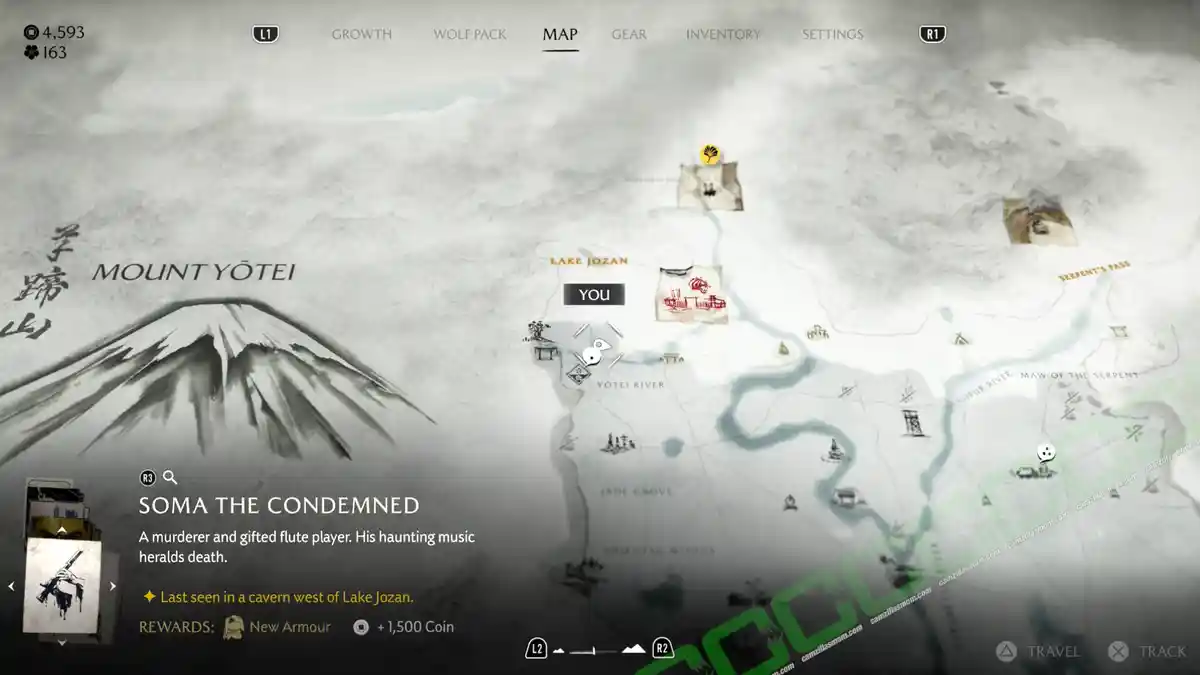Click the map zoom level slider

(598, 650)
